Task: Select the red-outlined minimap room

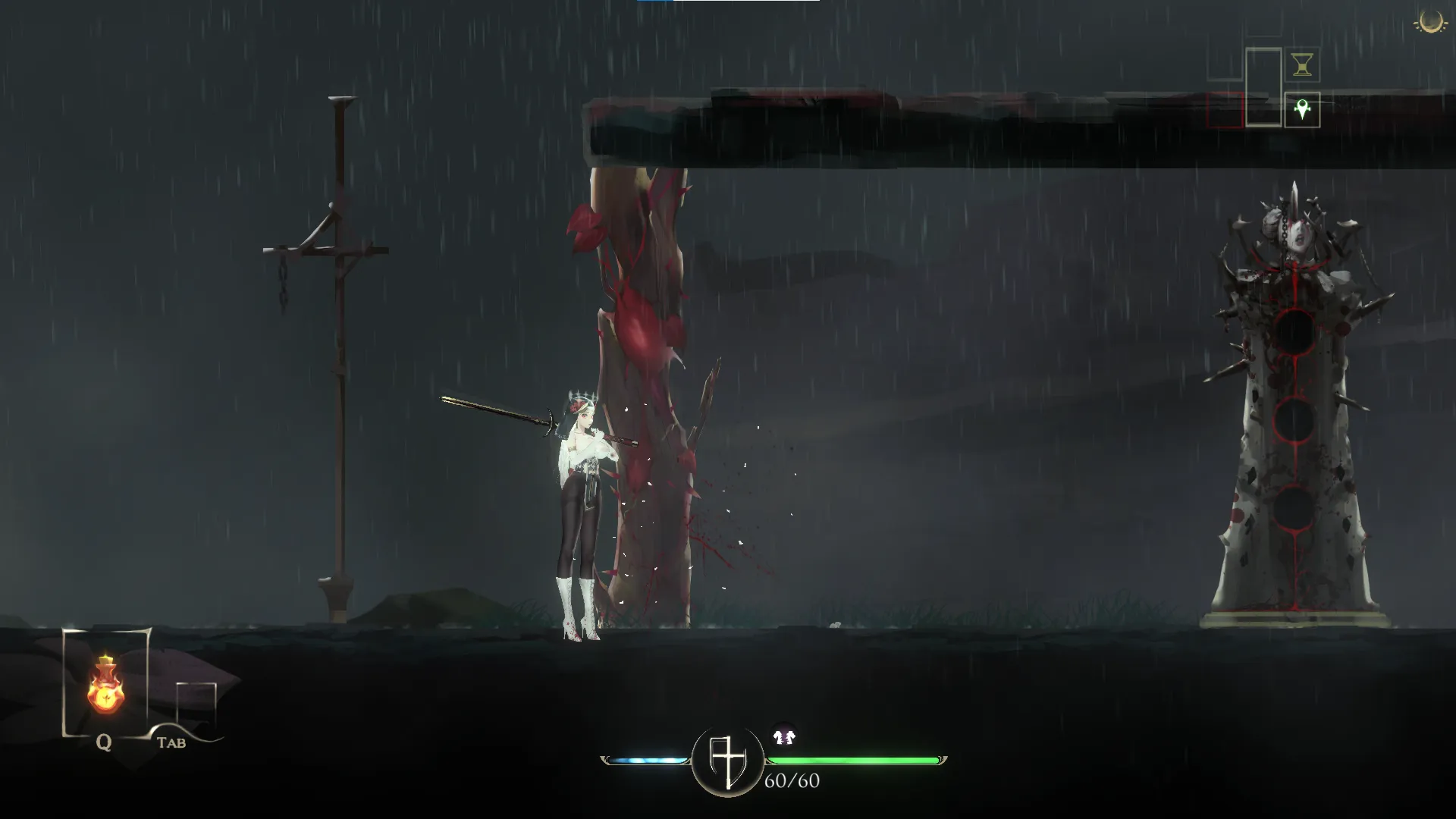Action: click(1225, 111)
